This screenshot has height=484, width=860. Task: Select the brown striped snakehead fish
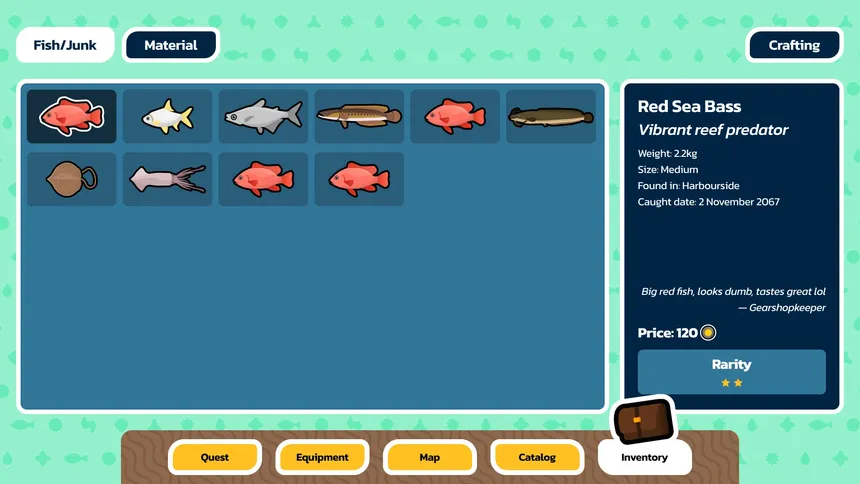tap(359, 117)
